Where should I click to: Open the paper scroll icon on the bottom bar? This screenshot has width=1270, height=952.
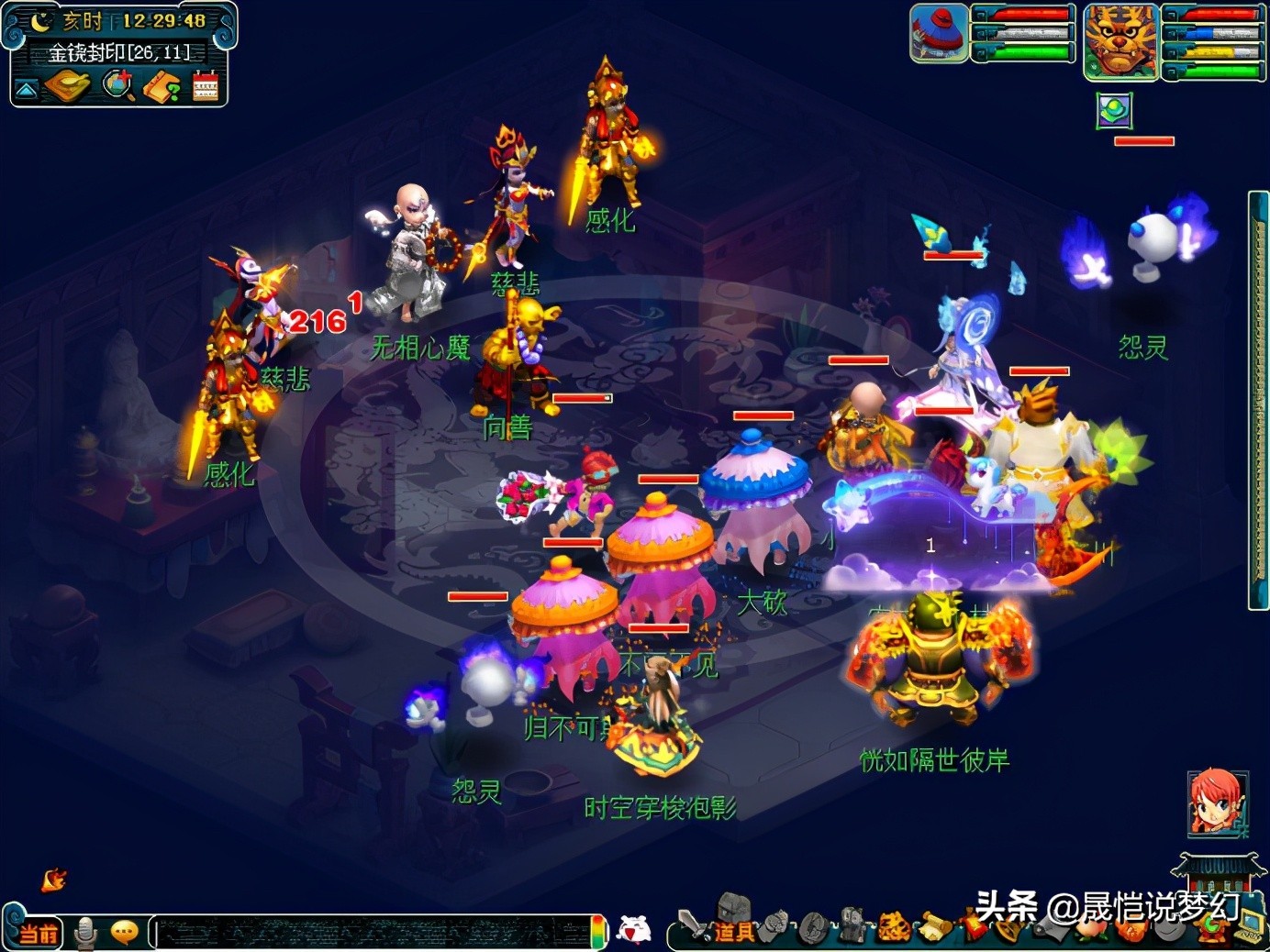tap(936, 927)
